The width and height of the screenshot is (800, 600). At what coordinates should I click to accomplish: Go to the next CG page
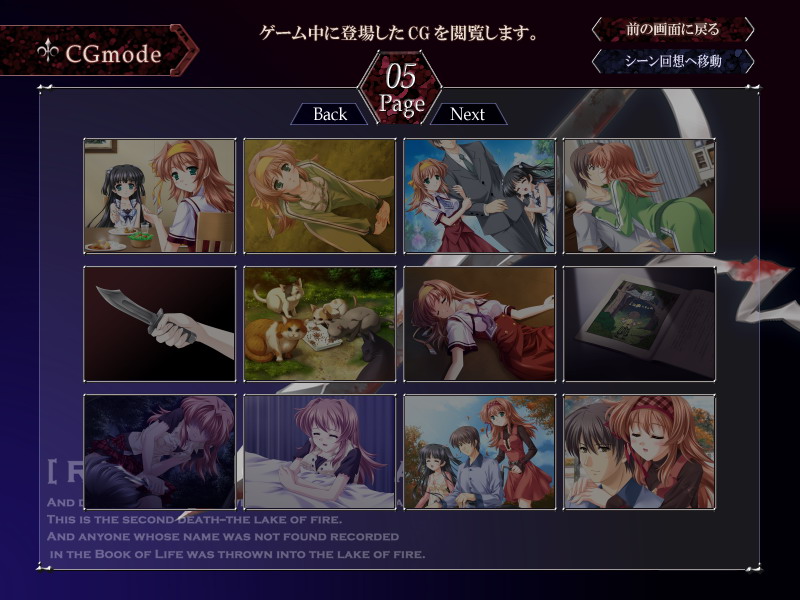tap(467, 114)
